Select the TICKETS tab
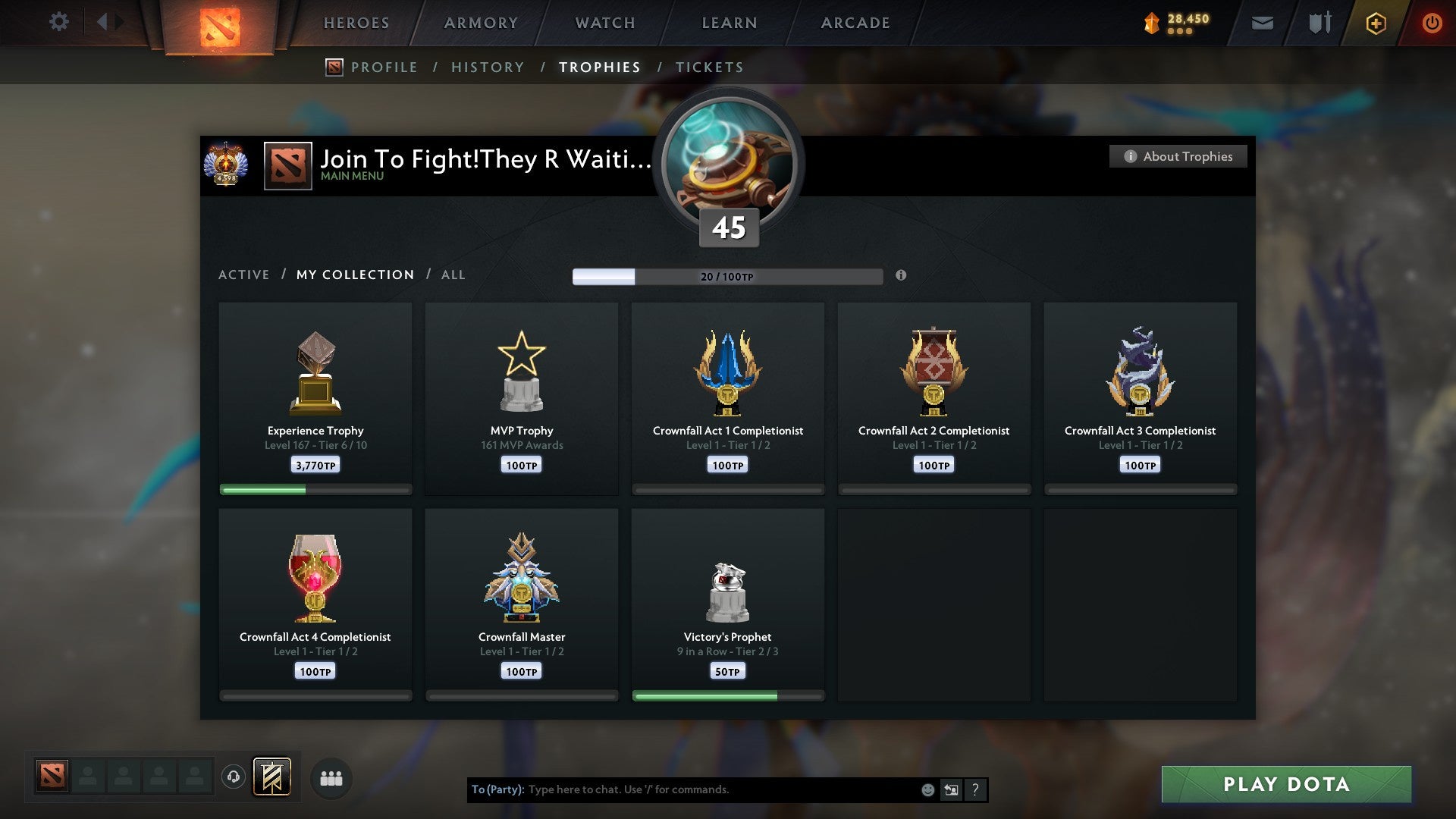This screenshot has width=1456, height=819. (708, 67)
